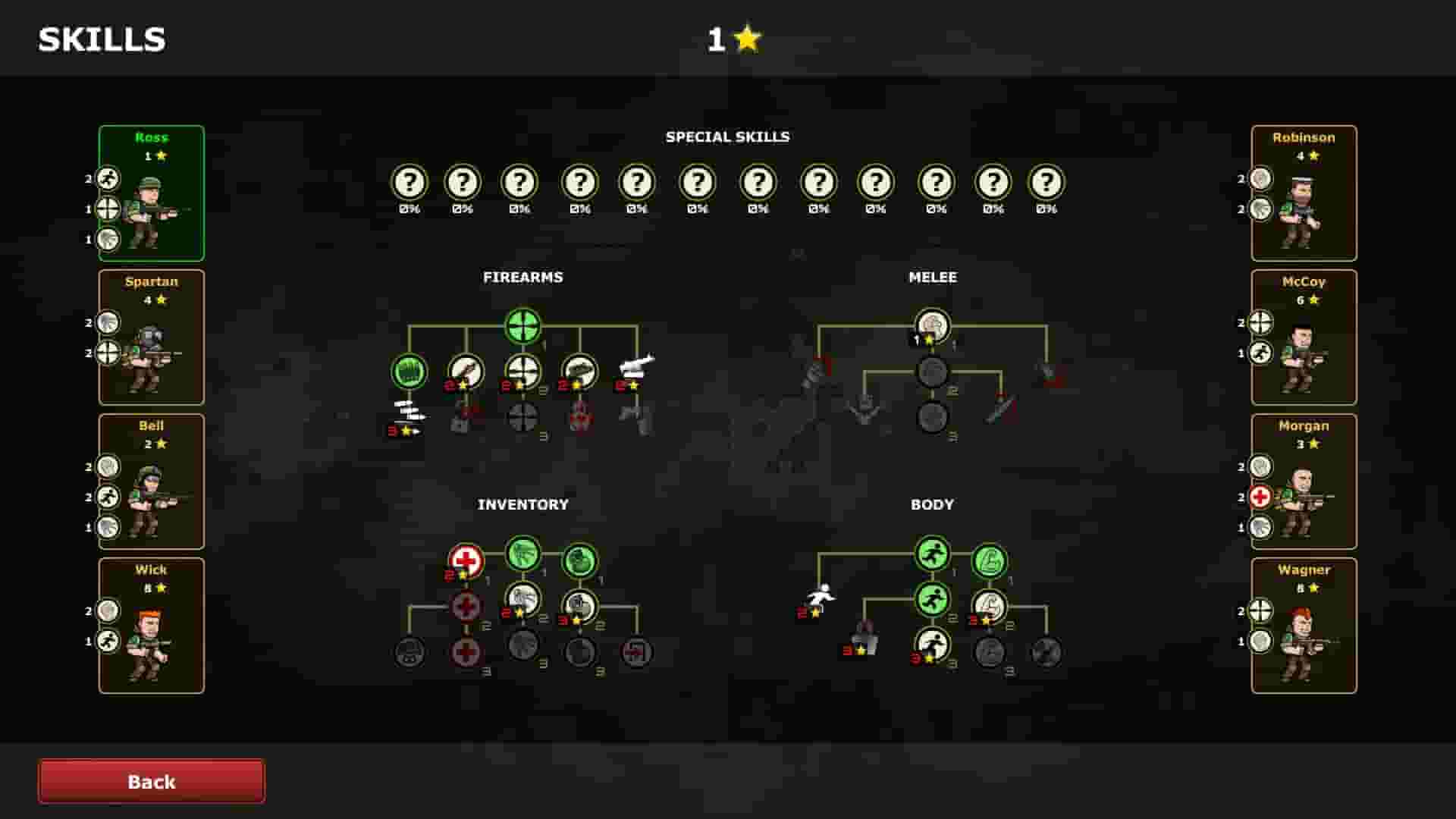This screenshot has height=819, width=1456.
Task: Select the kettlebell skill in the Body tree
Action: pyautogui.click(x=861, y=645)
